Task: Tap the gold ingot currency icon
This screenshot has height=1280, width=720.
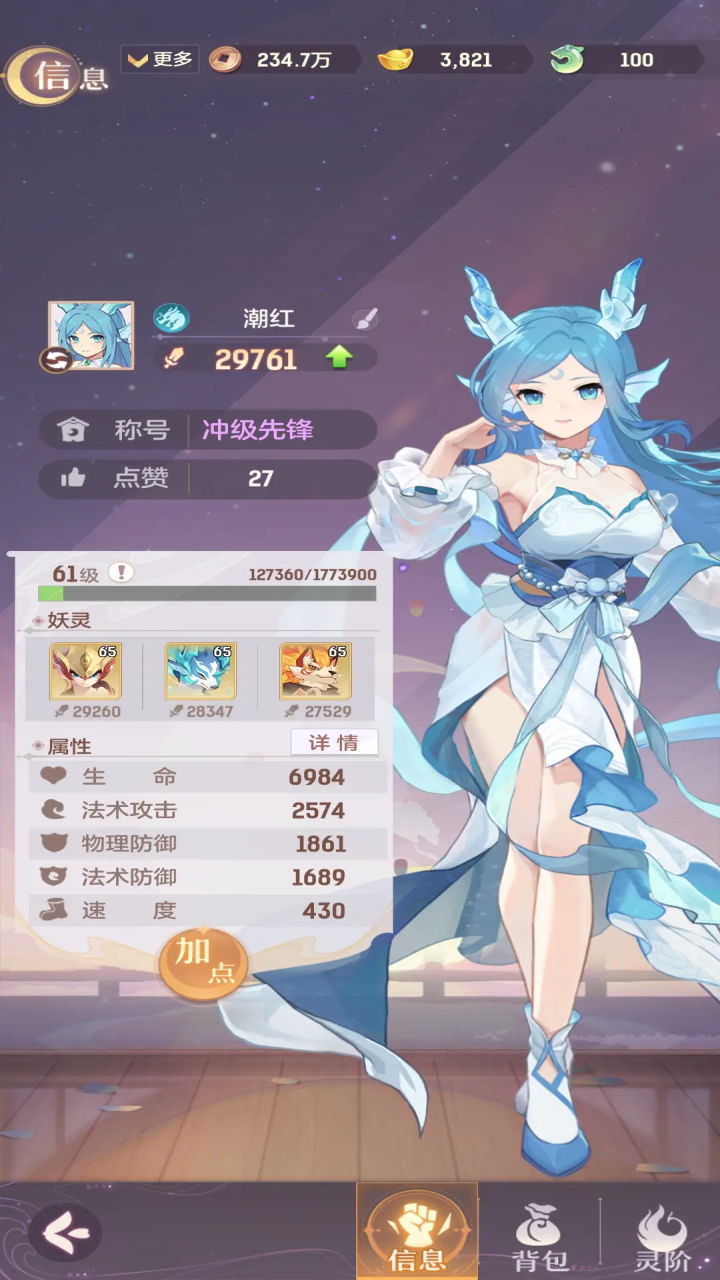Action: point(395,60)
